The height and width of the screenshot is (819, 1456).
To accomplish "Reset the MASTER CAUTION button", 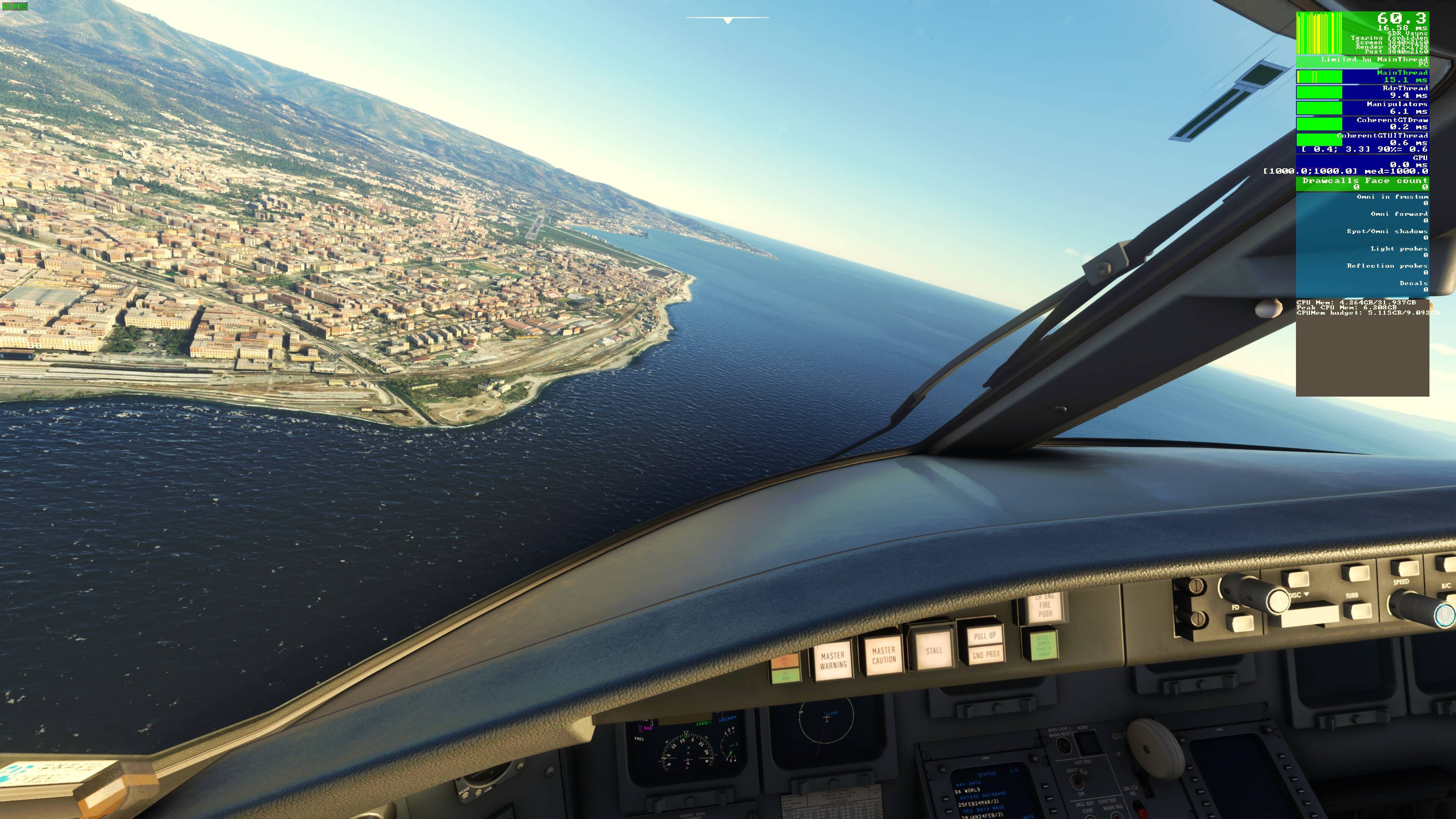I will pos(883,655).
